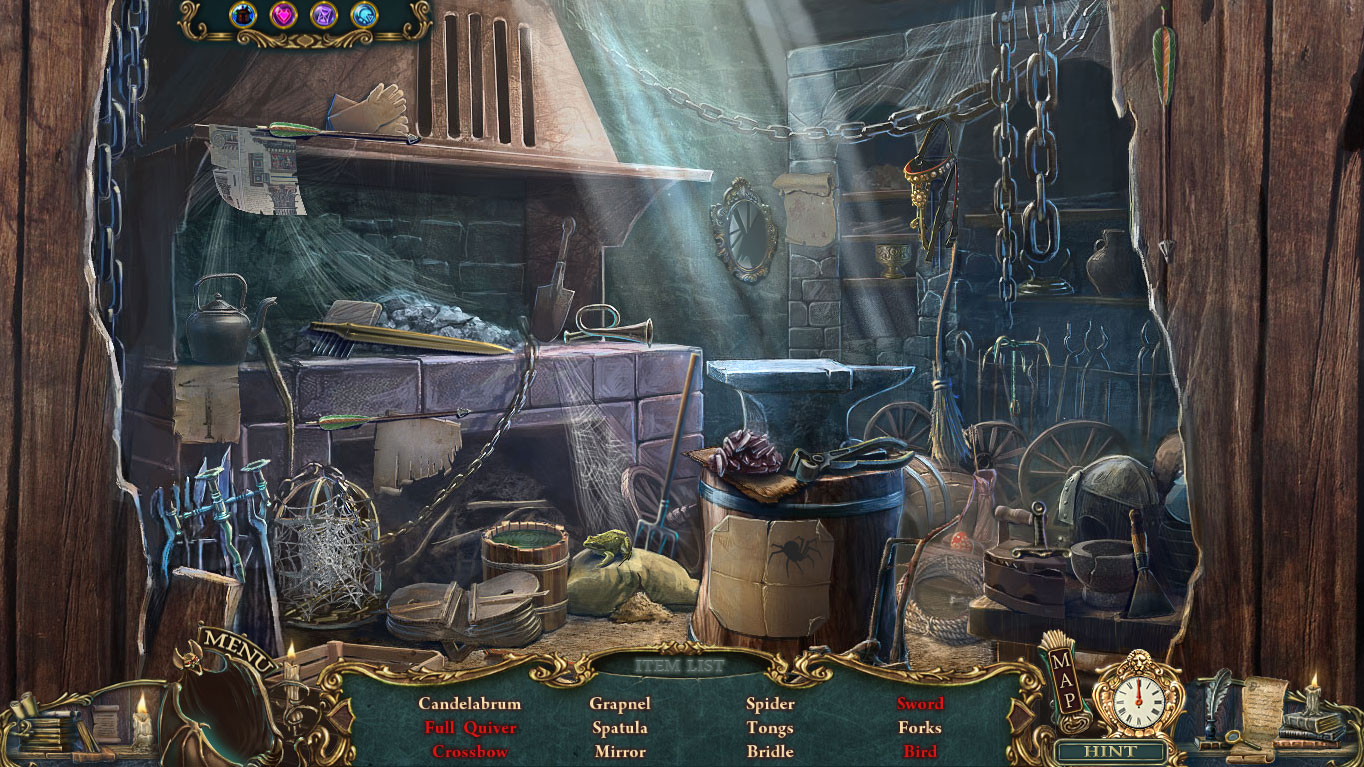Click Mirror in the item list
Image resolution: width=1364 pixels, height=767 pixels.
pos(620,752)
